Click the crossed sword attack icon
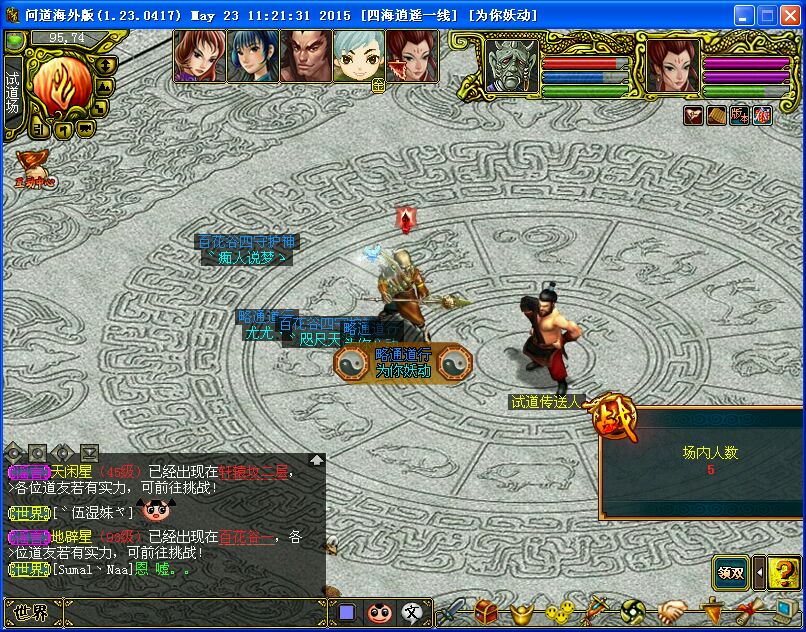Image resolution: width=806 pixels, height=632 pixels. pyautogui.click(x=456, y=611)
